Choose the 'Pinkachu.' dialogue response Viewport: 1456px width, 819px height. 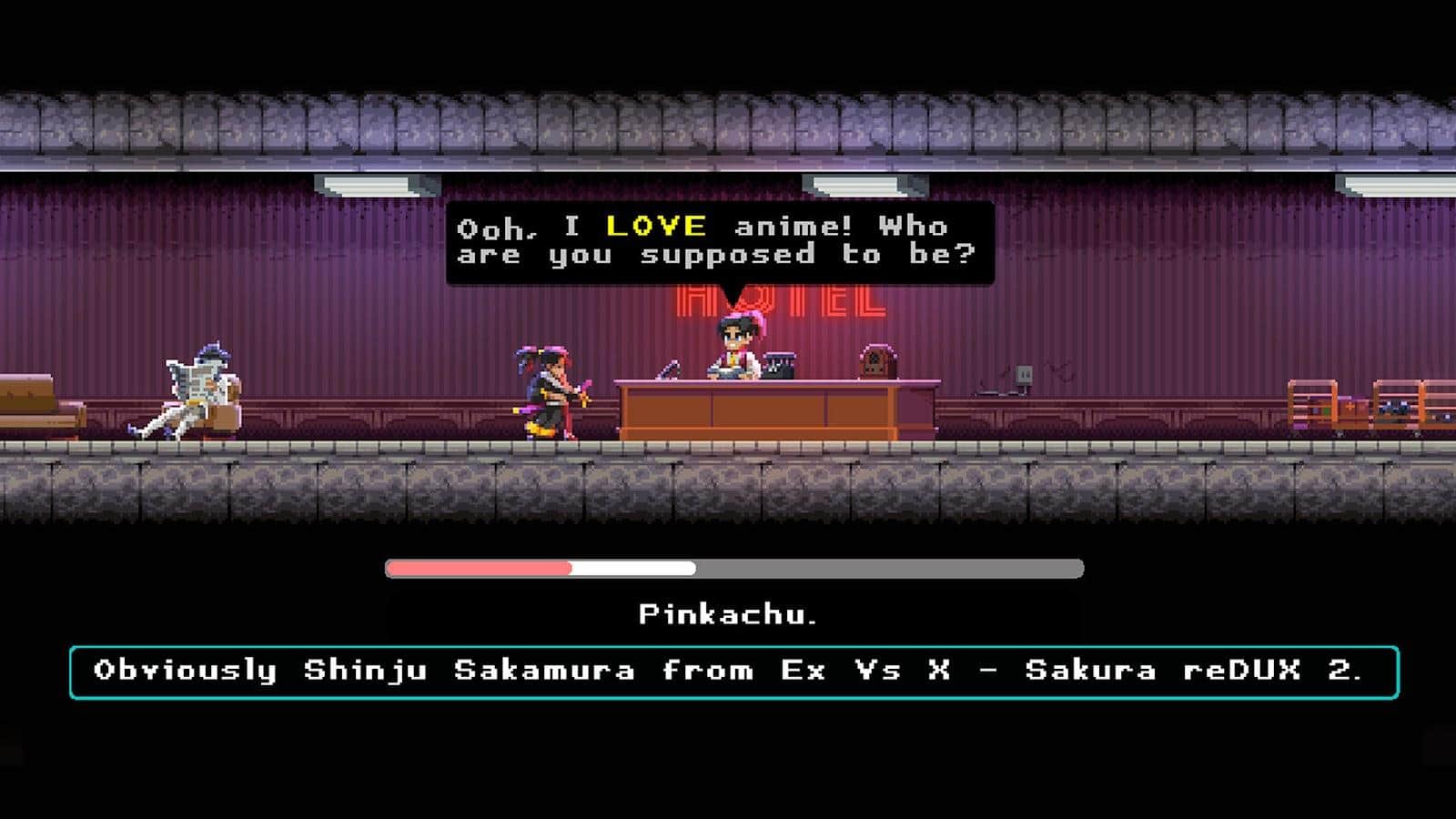pos(728,614)
